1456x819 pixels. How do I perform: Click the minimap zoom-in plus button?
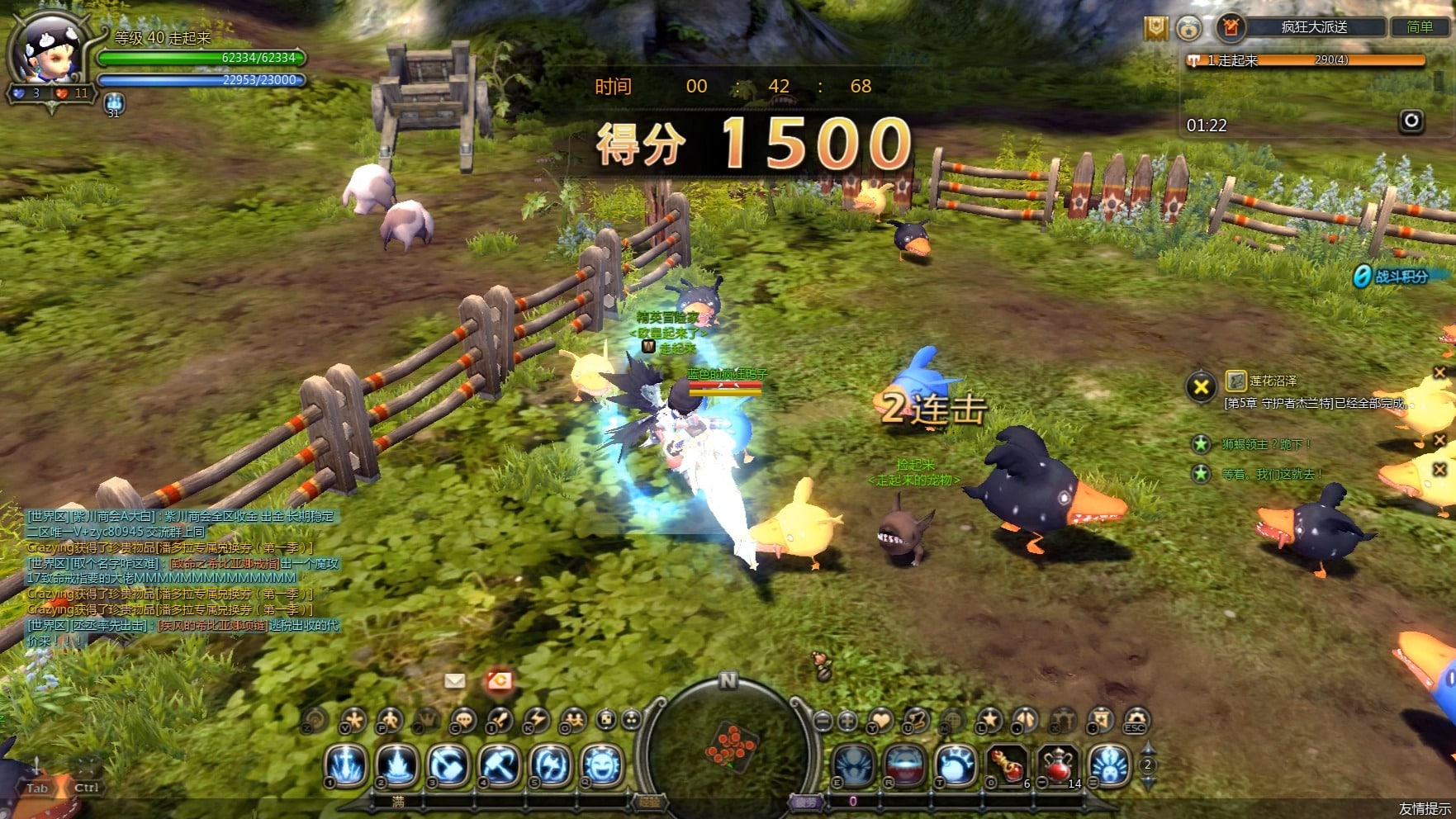[x=847, y=721]
